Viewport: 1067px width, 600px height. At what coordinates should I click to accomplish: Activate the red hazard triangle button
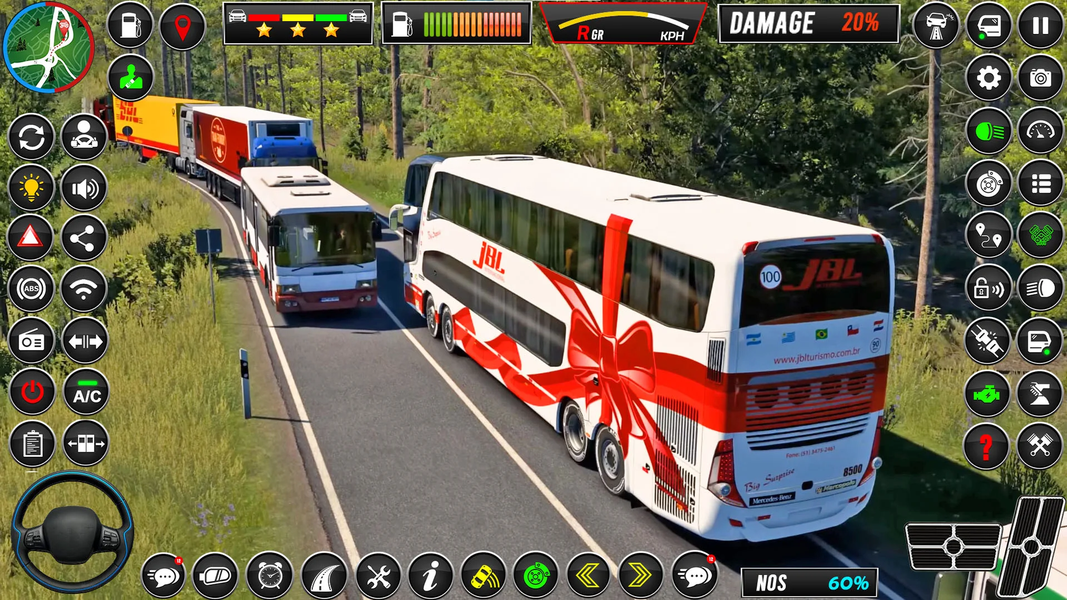(x=31, y=237)
